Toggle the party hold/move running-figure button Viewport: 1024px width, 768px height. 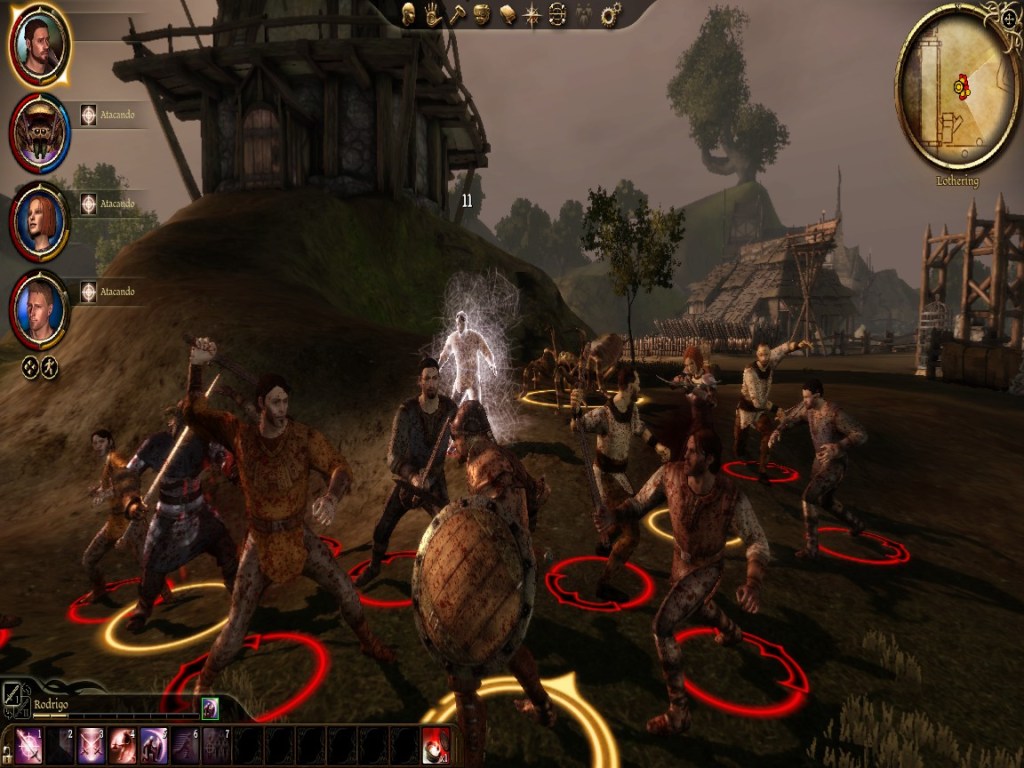(49, 368)
